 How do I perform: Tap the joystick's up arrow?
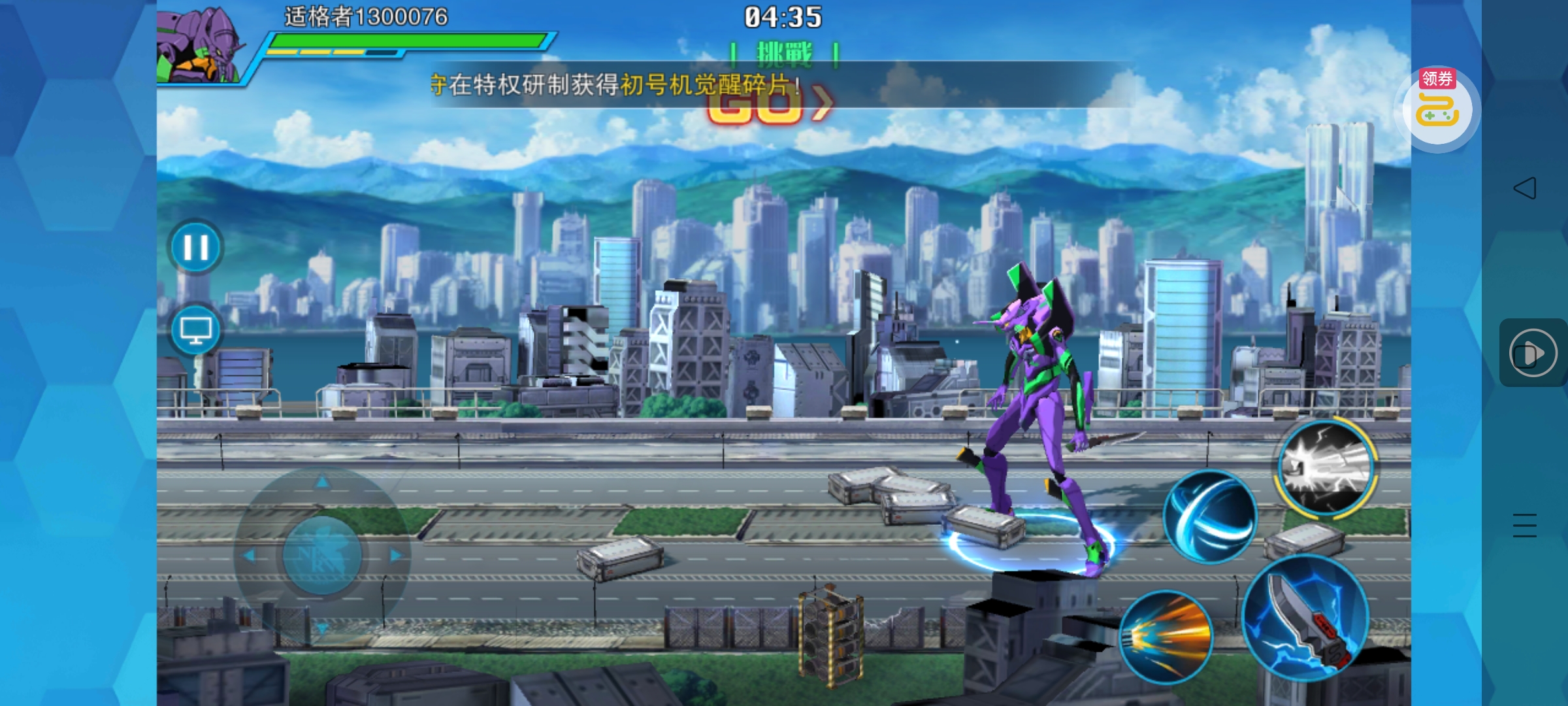tap(322, 482)
